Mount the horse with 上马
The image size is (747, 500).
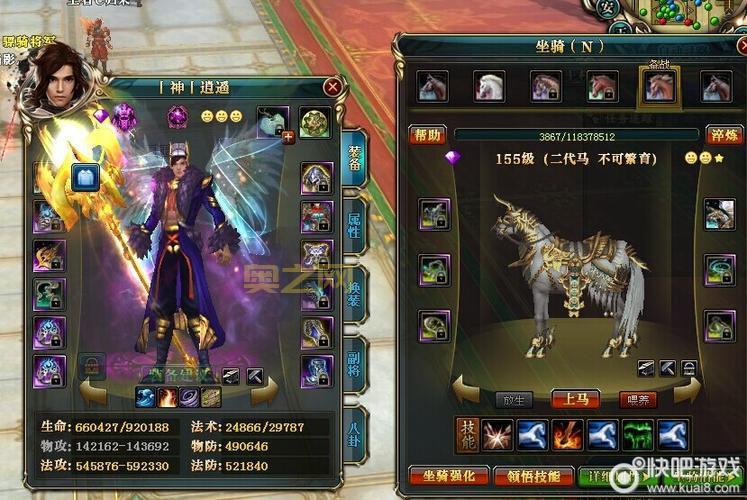tap(575, 399)
